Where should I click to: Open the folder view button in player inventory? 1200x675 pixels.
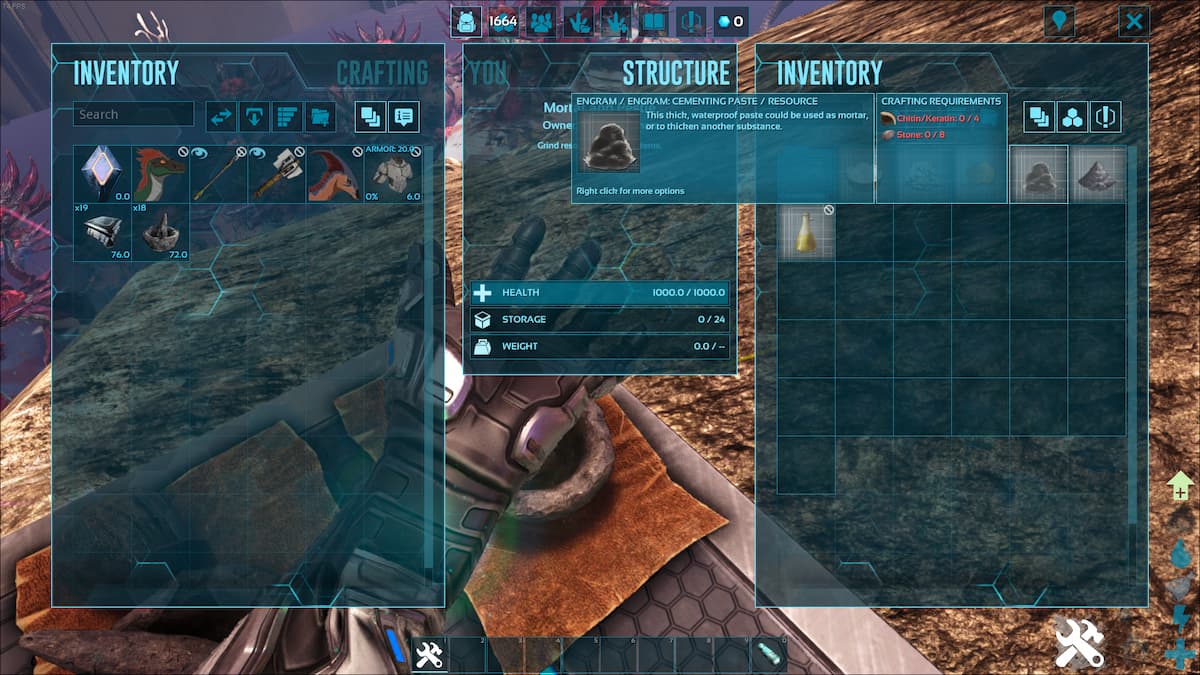tap(319, 117)
